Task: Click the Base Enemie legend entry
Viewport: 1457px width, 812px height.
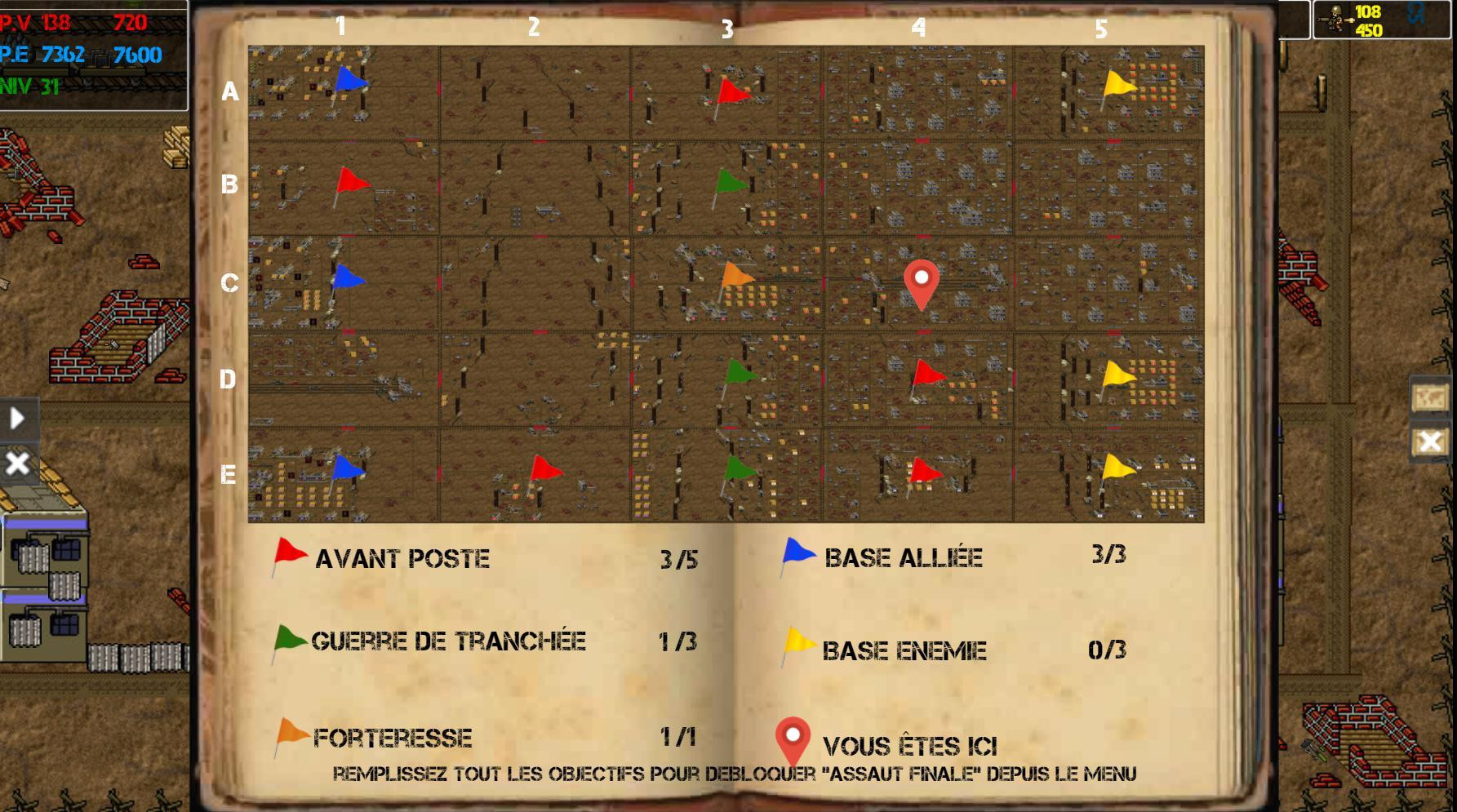Action: click(906, 650)
